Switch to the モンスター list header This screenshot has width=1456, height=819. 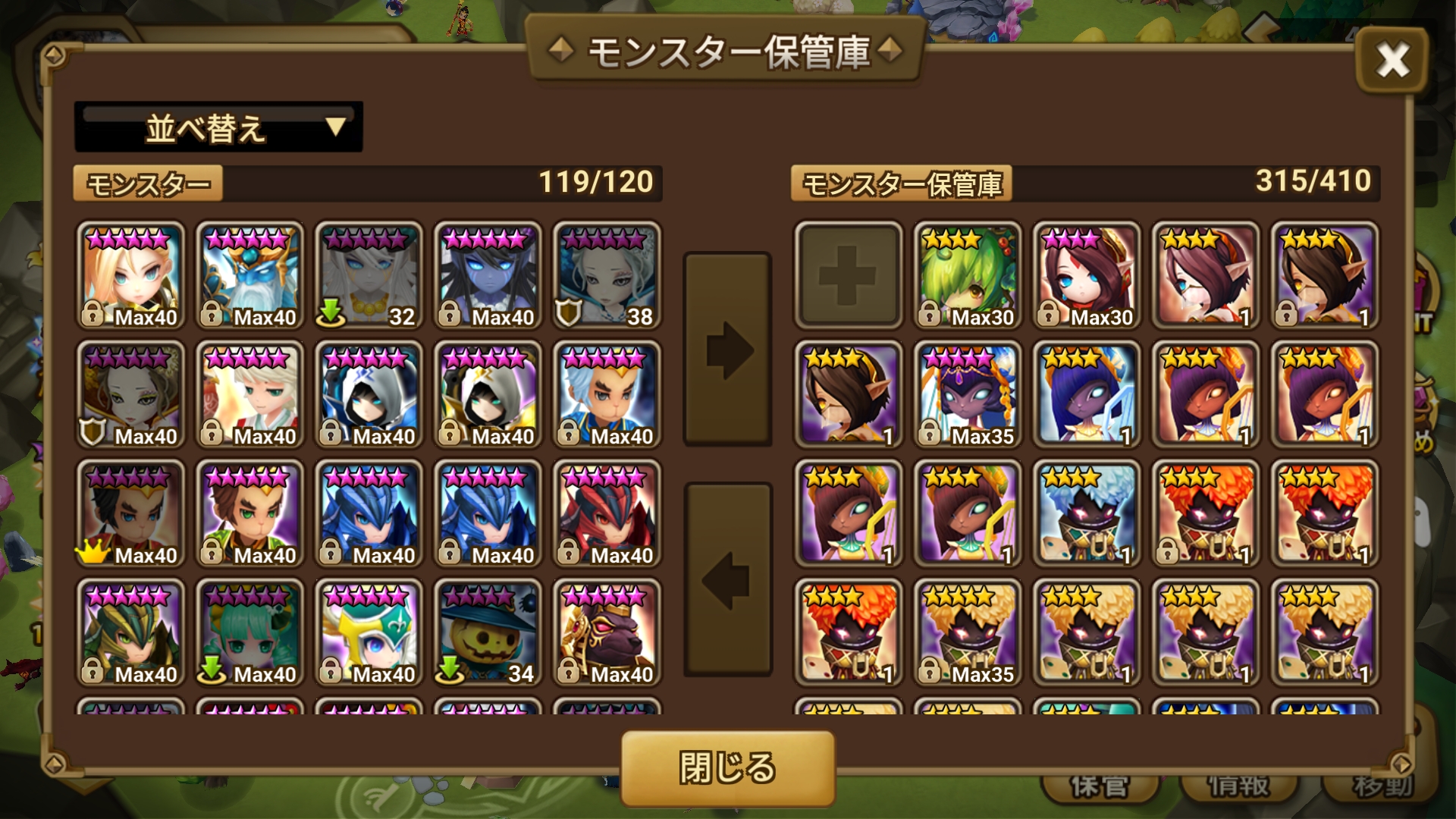pos(148,183)
